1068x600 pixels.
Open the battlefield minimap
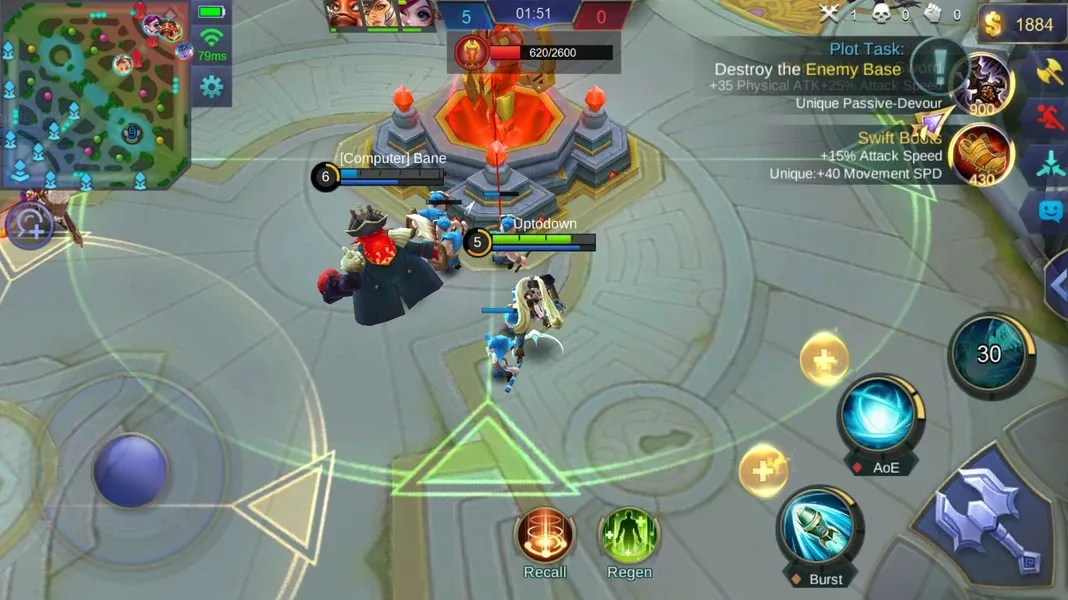(x=95, y=95)
